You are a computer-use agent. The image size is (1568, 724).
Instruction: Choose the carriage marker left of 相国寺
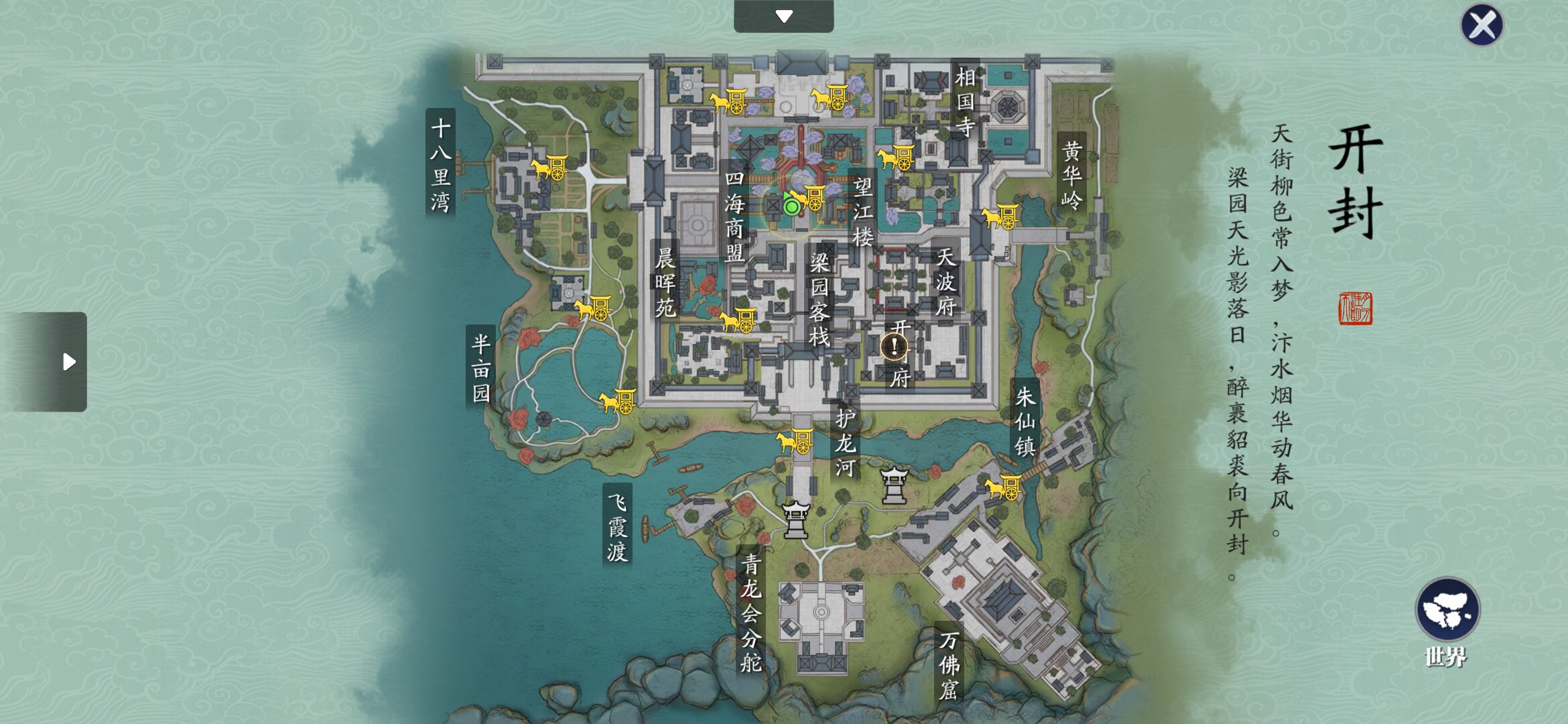(x=896, y=158)
